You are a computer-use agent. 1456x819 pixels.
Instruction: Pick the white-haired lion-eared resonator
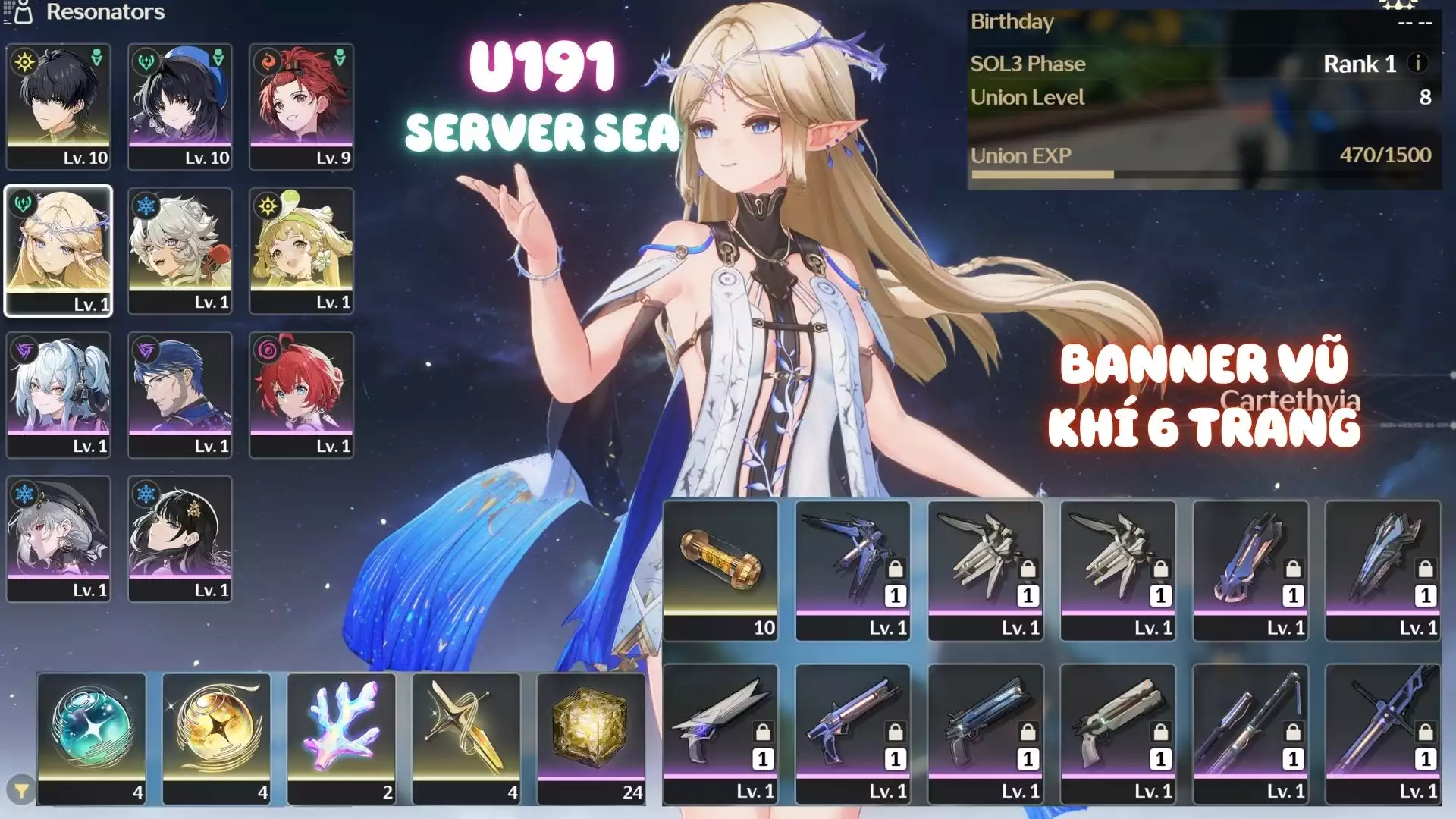click(180, 249)
